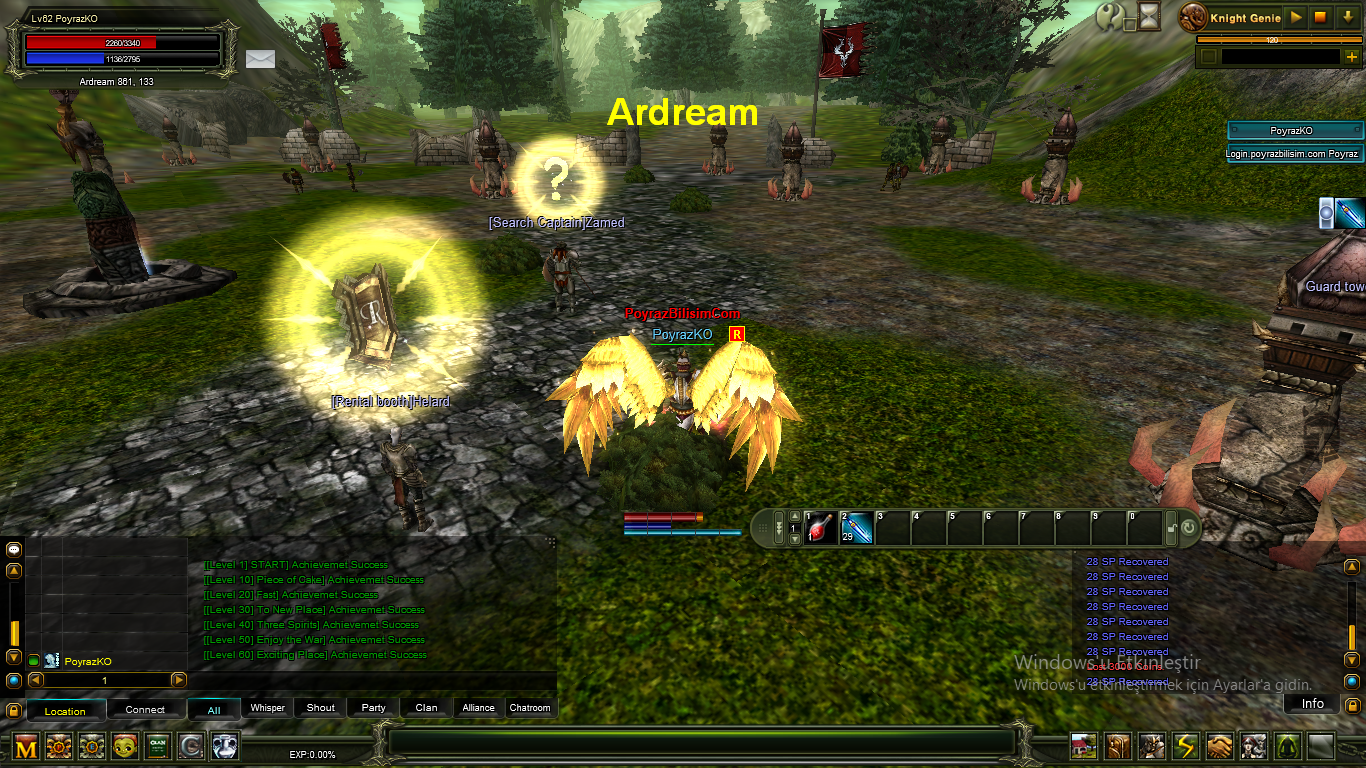Click the hourglass icon
Image resolution: width=1366 pixels, height=768 pixels.
coord(1150,16)
